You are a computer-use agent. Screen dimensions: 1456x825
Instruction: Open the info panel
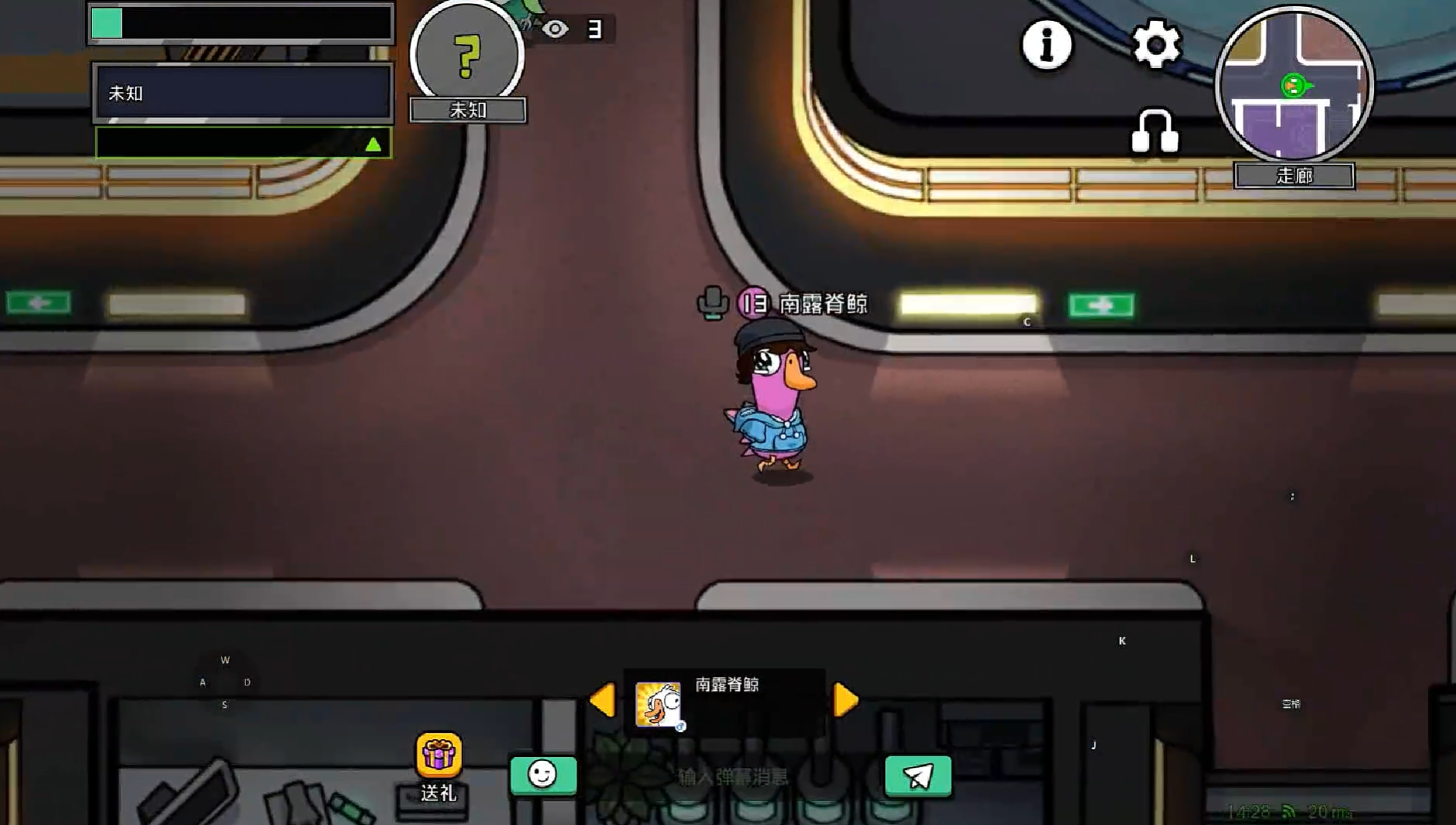[x=1047, y=45]
